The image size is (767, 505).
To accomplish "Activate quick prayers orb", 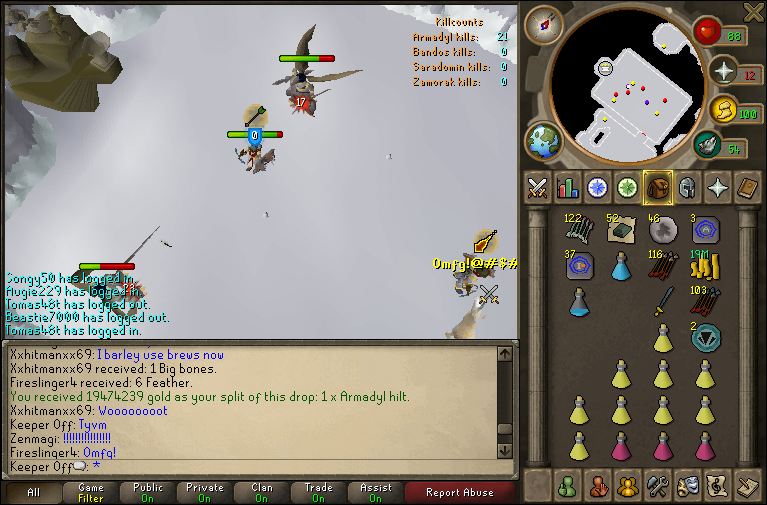I will pos(722,71).
